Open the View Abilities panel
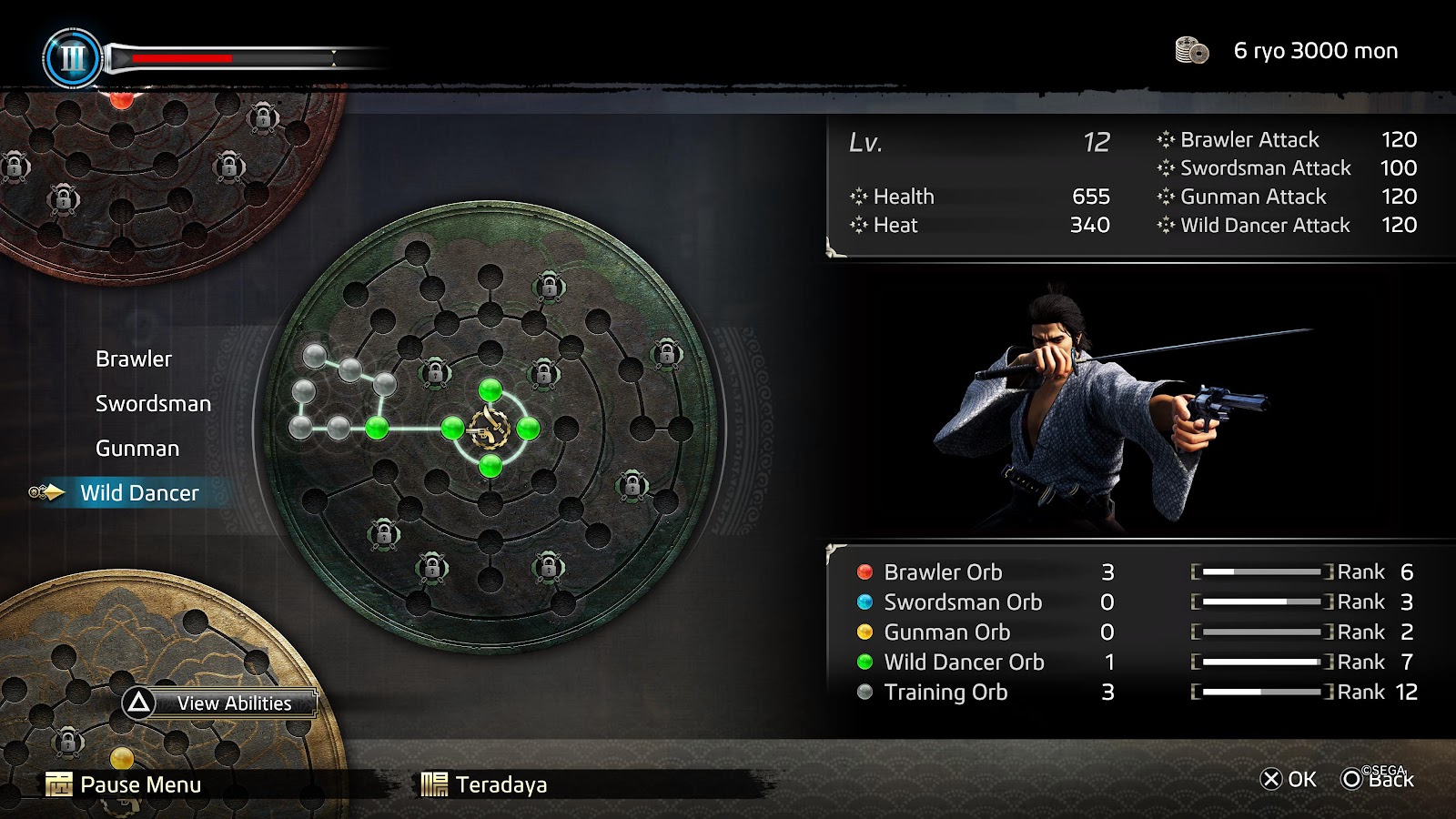 (219, 703)
